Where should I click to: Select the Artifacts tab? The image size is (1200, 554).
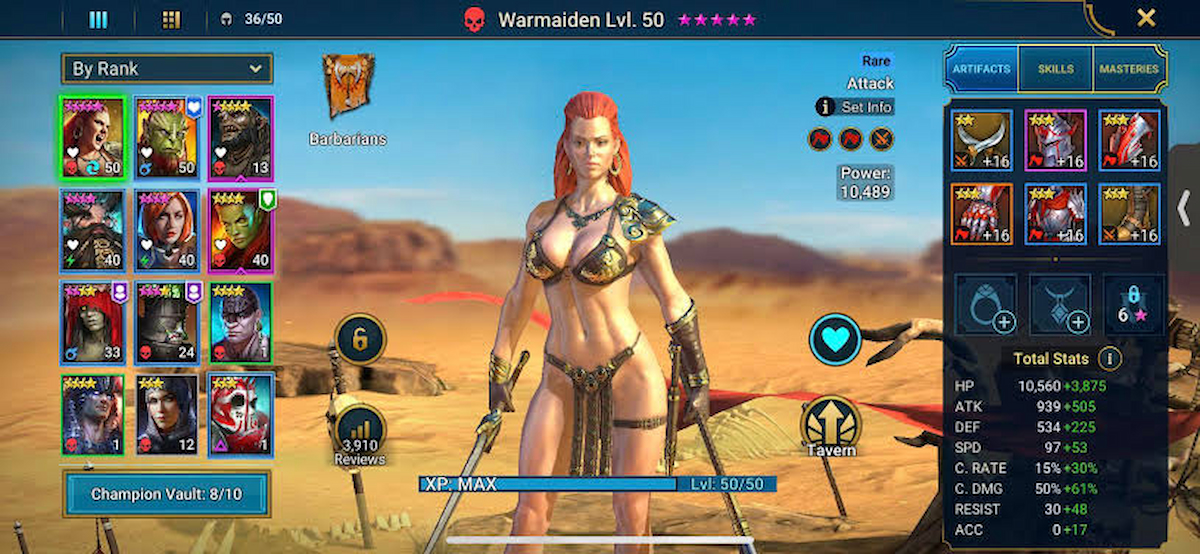981,69
